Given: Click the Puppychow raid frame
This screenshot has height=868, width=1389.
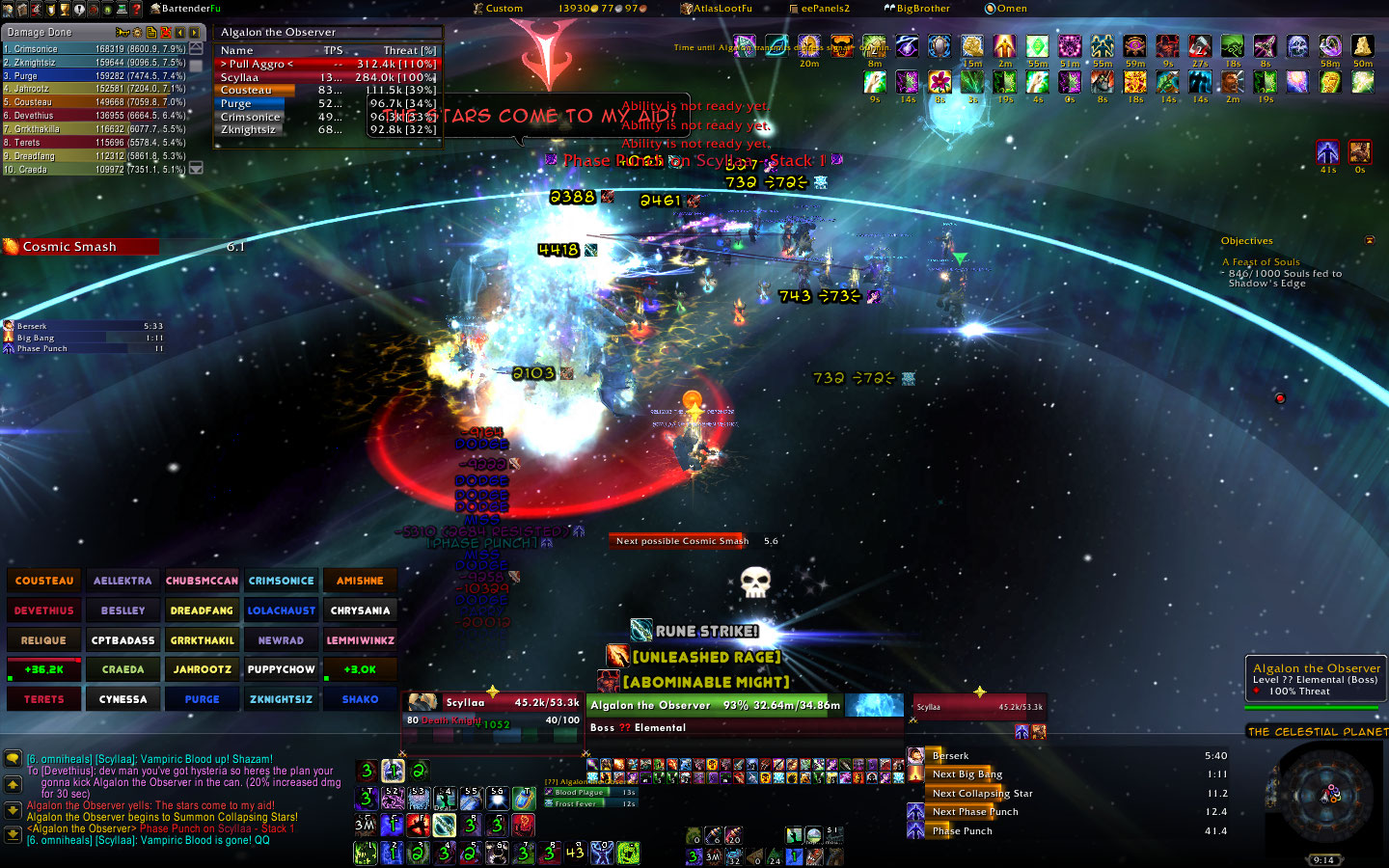Looking at the screenshot, I should click(281, 669).
